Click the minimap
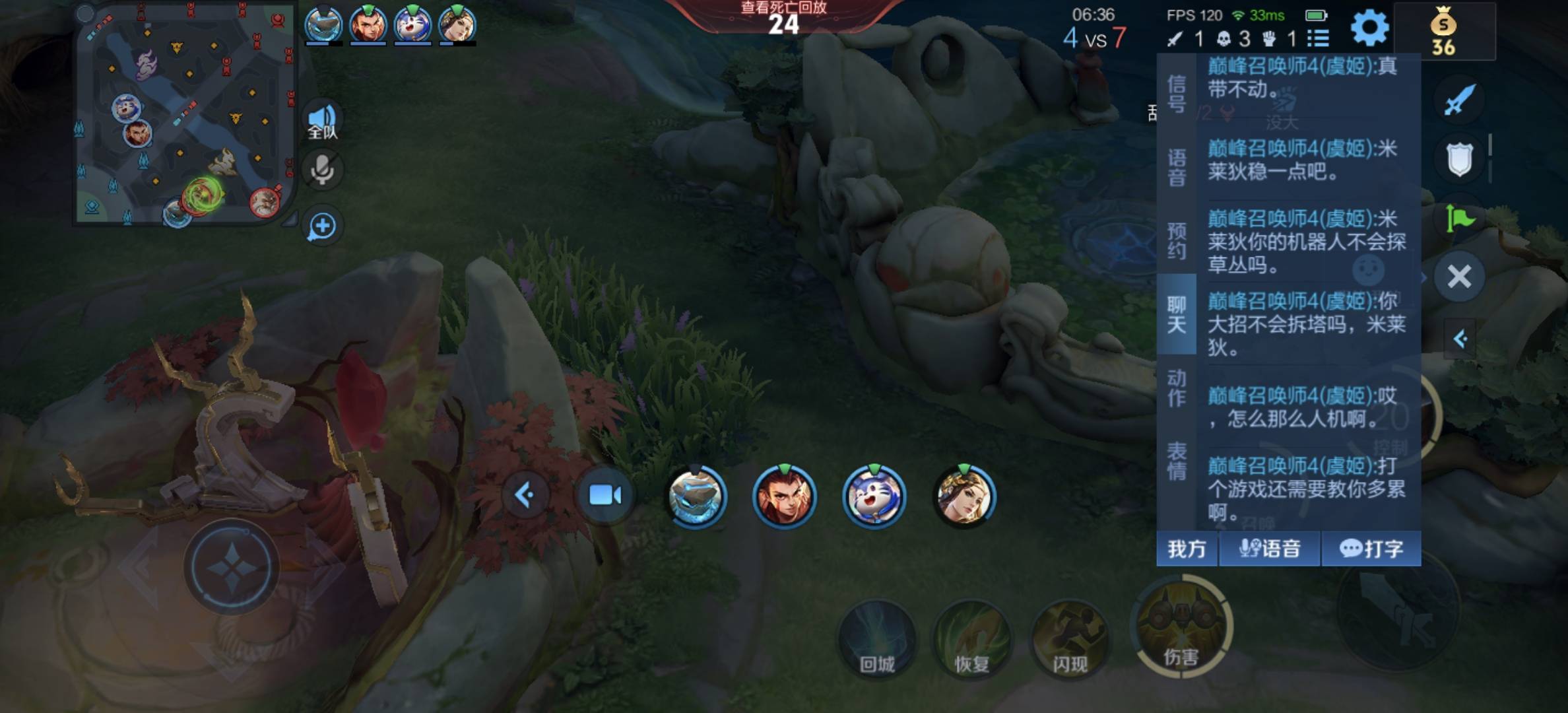The image size is (1568, 713). (x=183, y=116)
